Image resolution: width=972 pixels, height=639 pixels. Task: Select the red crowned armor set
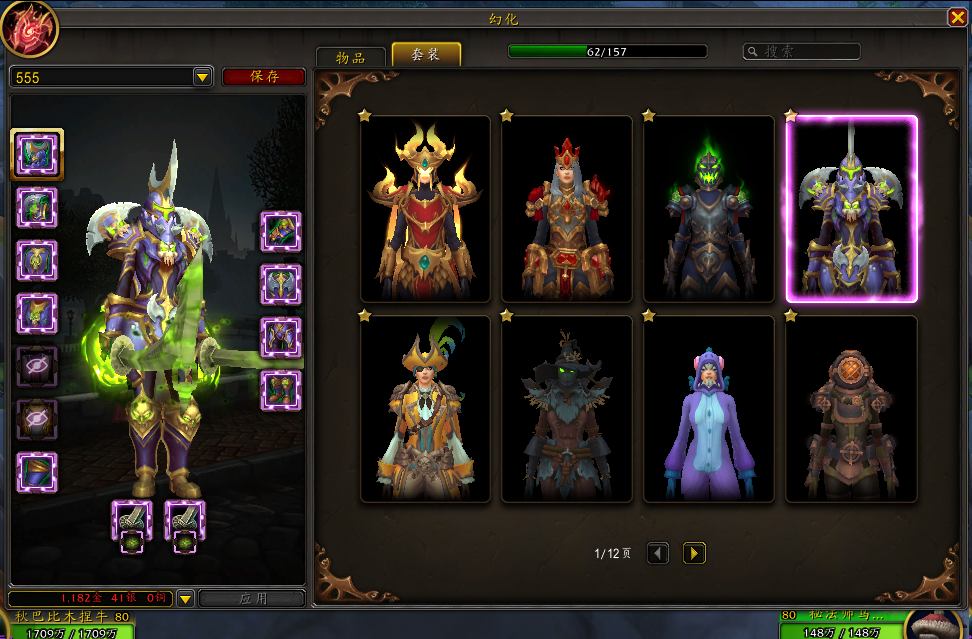pos(567,208)
